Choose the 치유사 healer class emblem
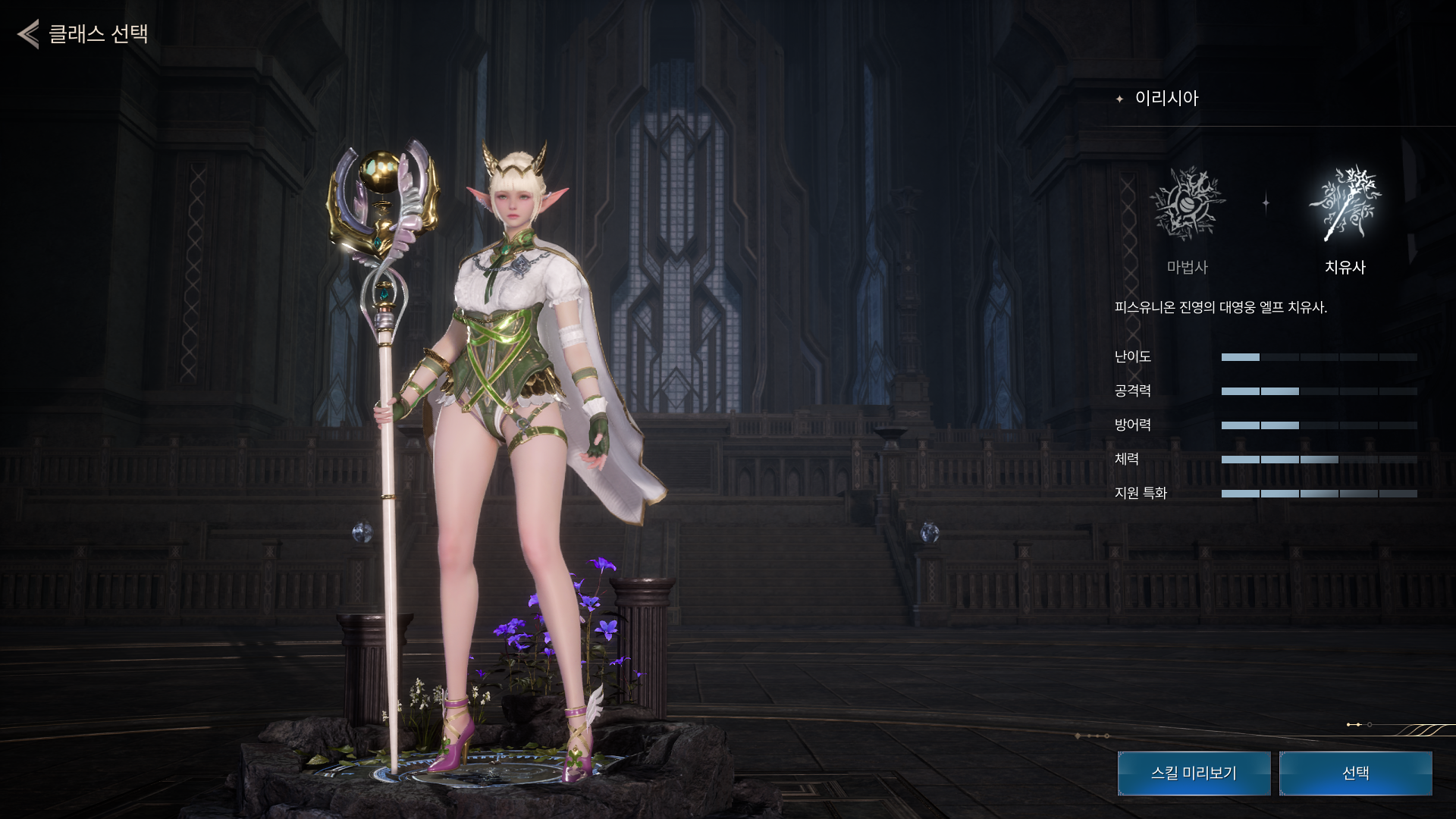This screenshot has width=1456, height=819. click(1345, 205)
